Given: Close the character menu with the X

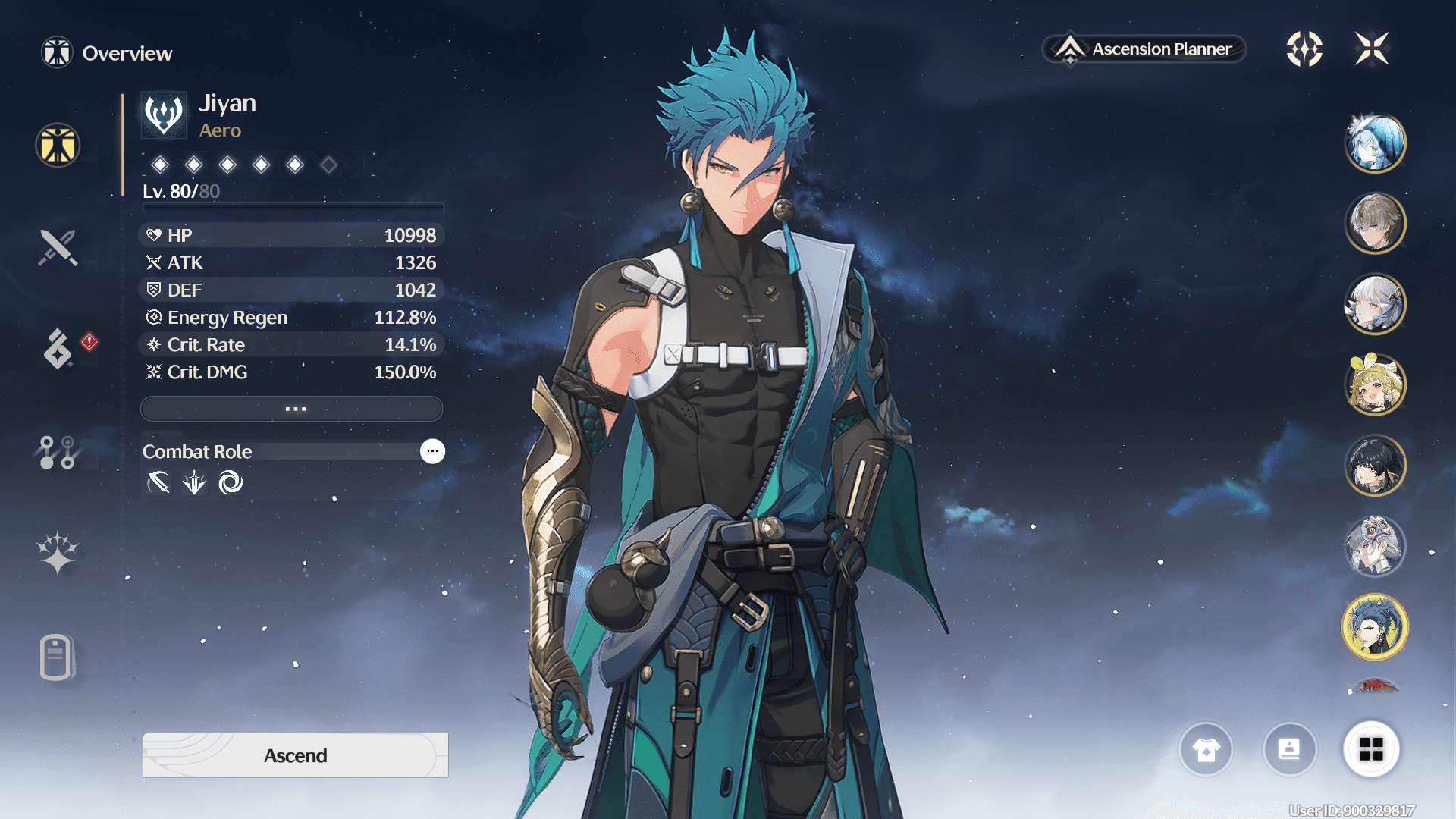Looking at the screenshot, I should pos(1372,49).
